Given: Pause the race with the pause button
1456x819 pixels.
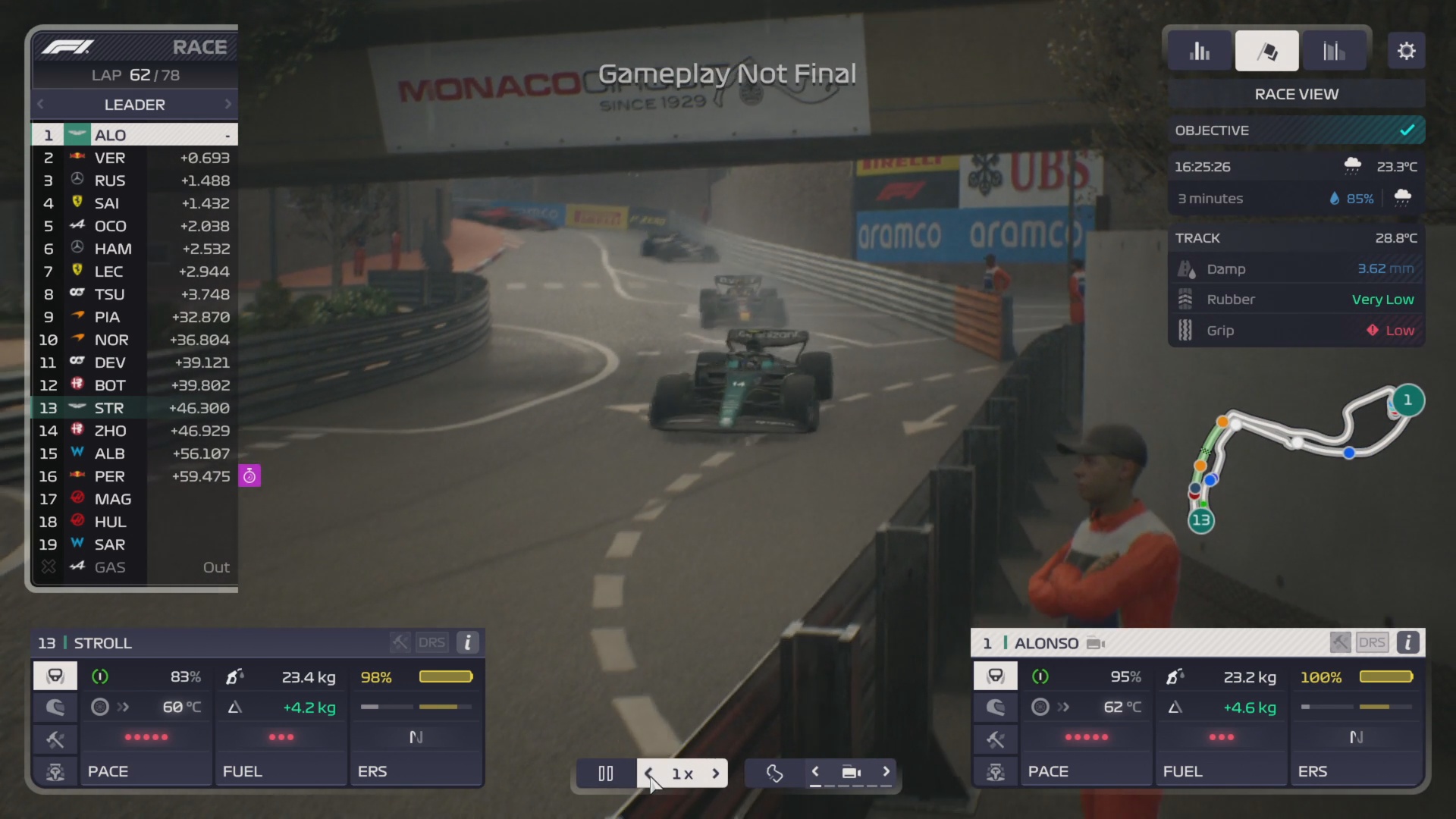Looking at the screenshot, I should pyautogui.click(x=605, y=773).
